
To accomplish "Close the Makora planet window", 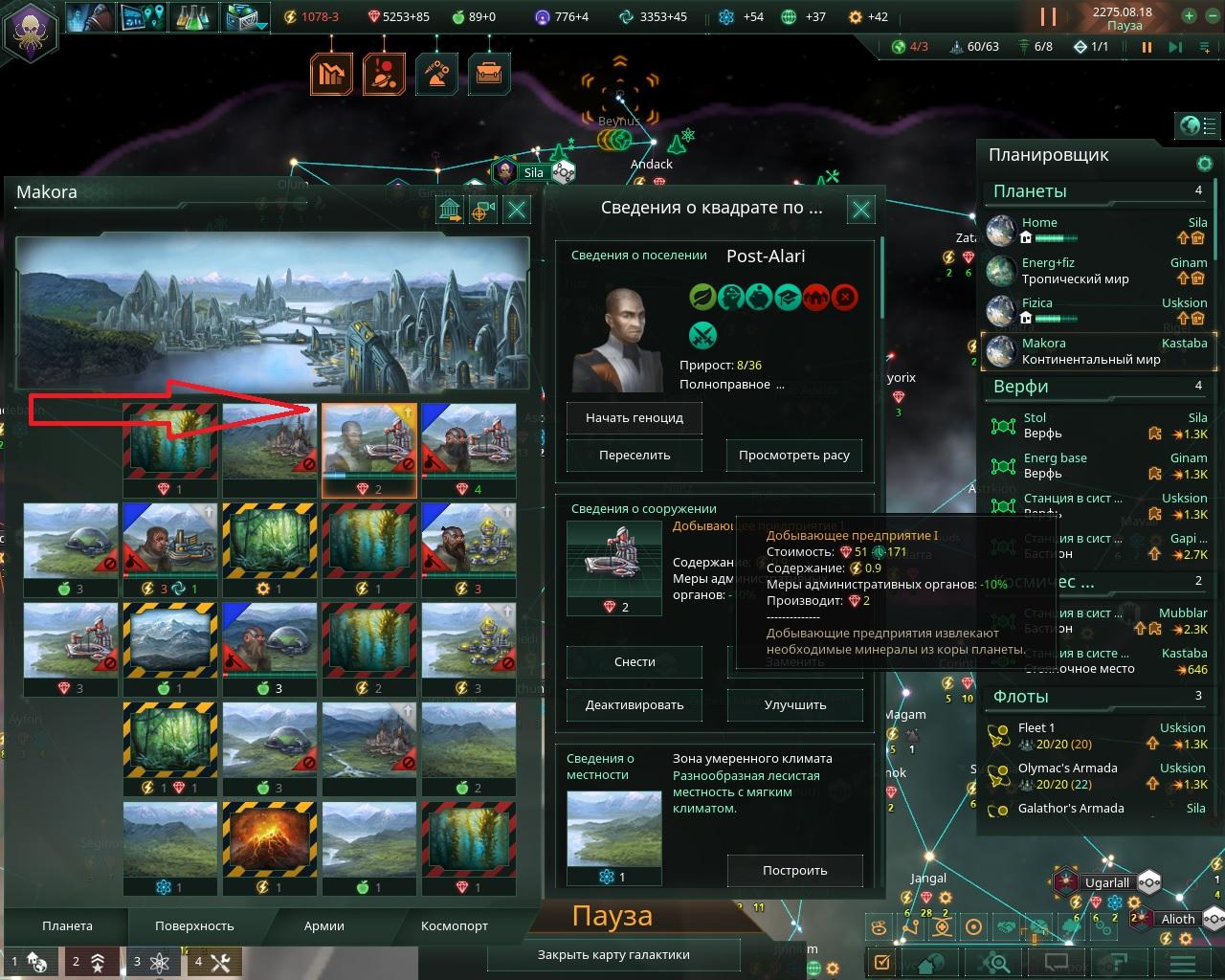I will click(517, 211).
